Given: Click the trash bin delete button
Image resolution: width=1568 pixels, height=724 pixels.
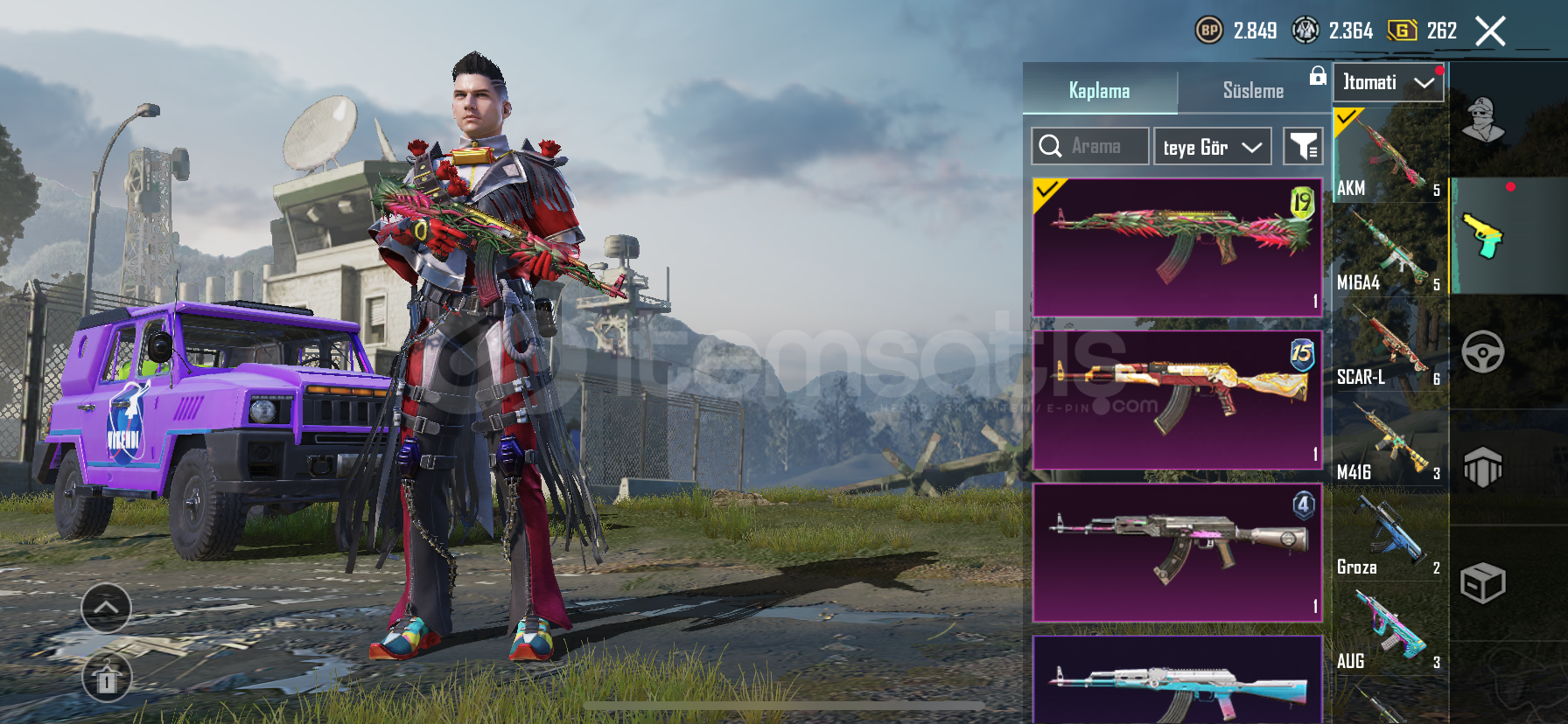Looking at the screenshot, I should coord(107,678).
